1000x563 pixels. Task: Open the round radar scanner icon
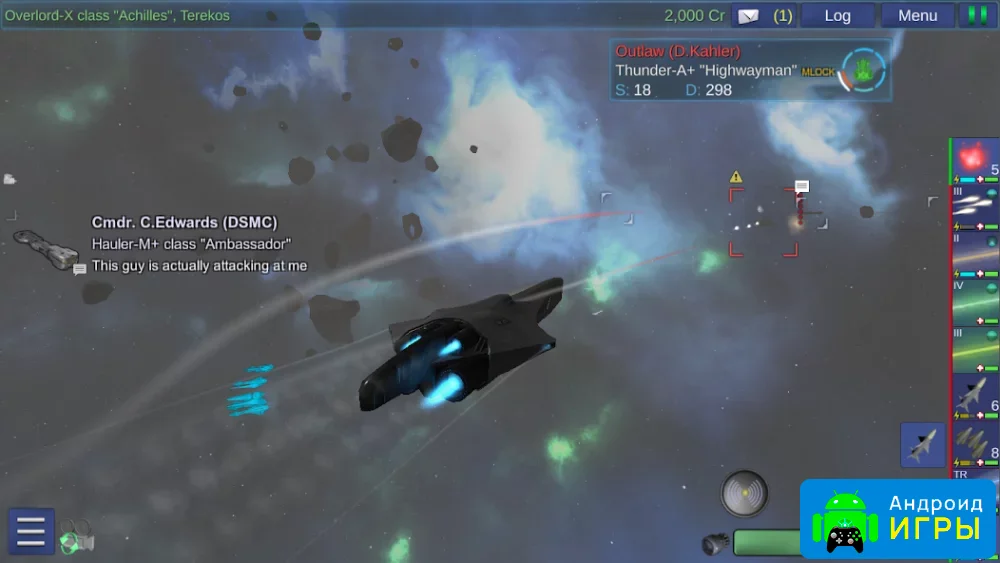745,492
